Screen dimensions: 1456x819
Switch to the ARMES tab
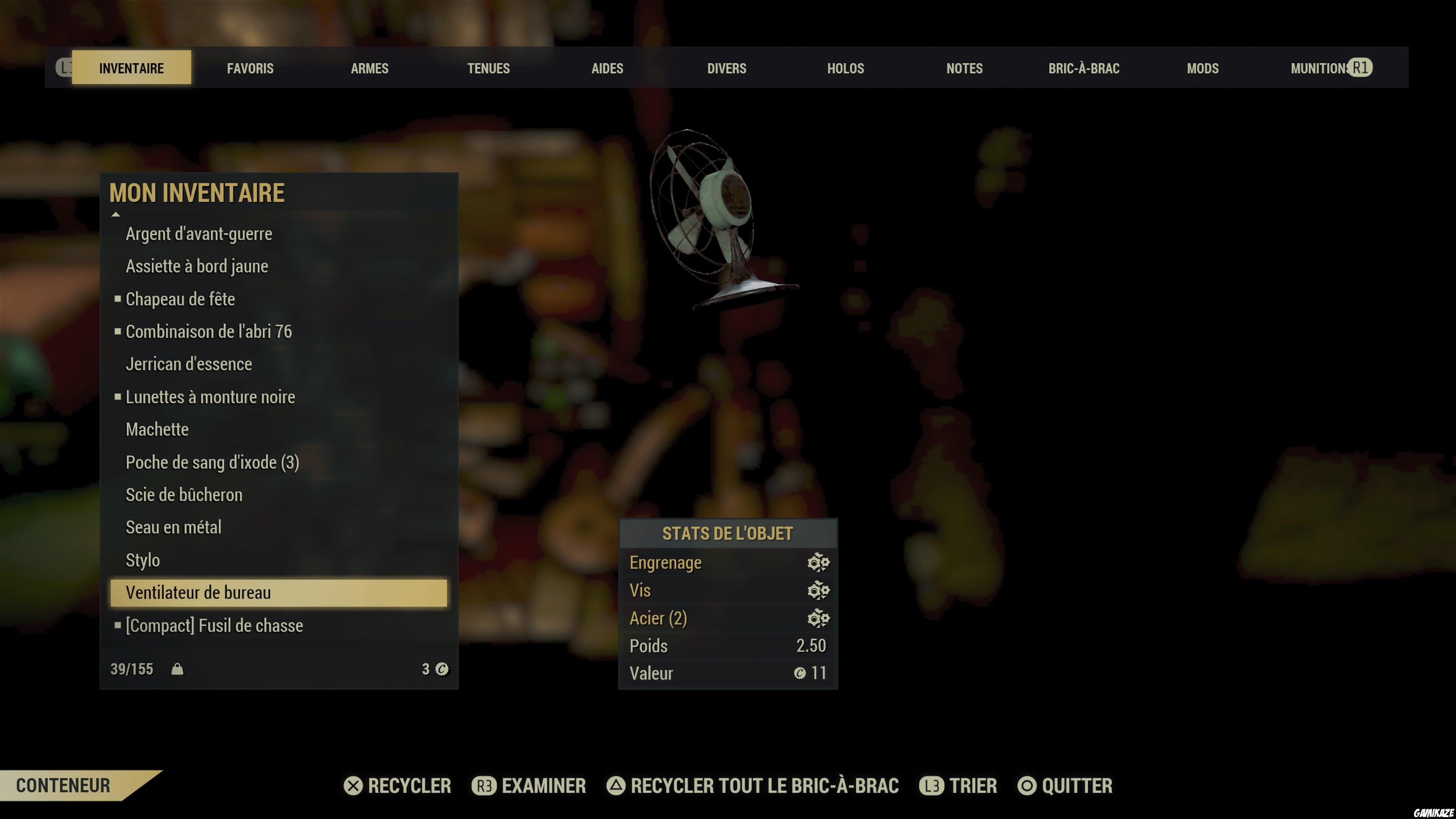370,68
